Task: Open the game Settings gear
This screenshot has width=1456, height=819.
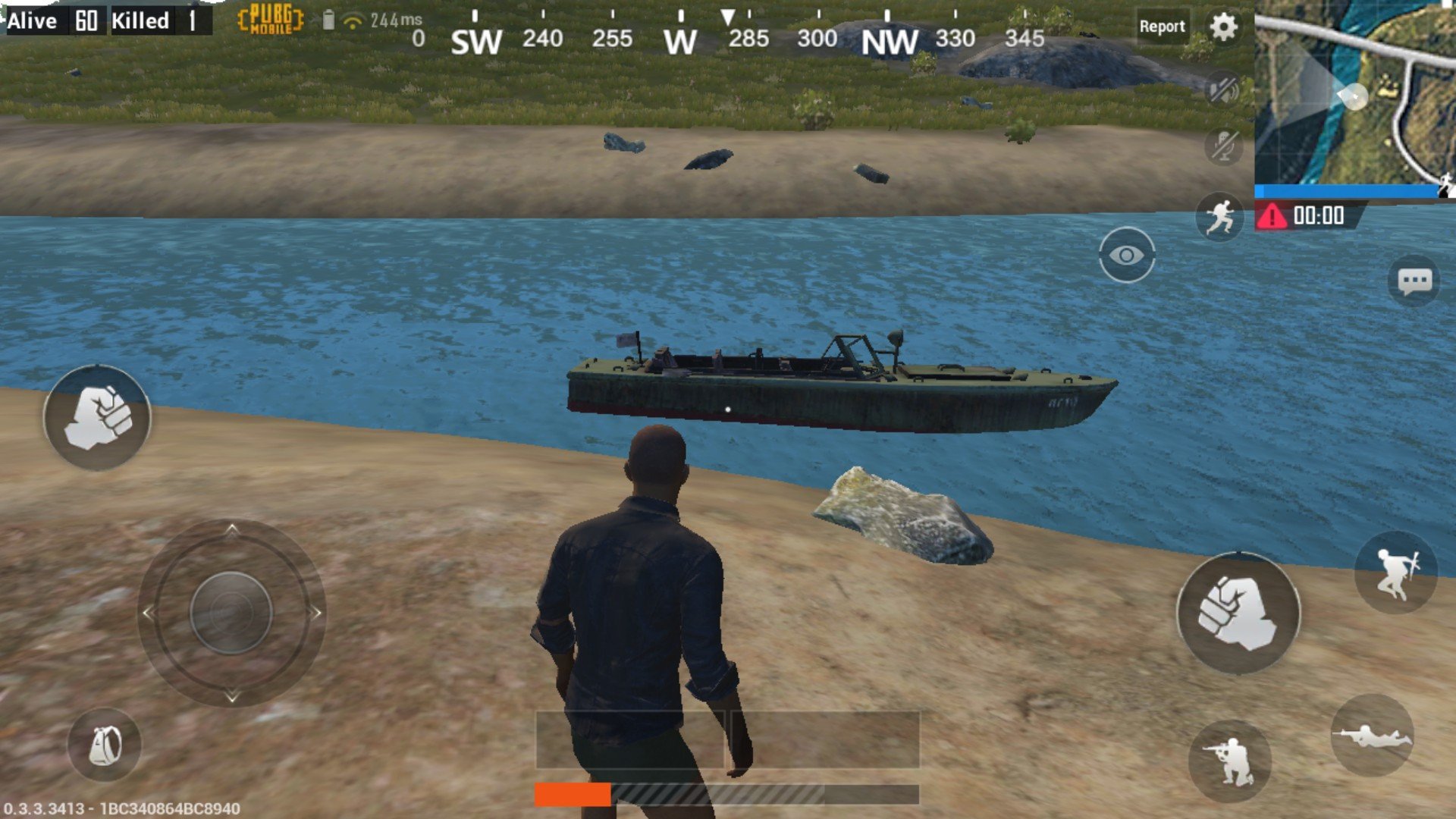Action: 1225,25
